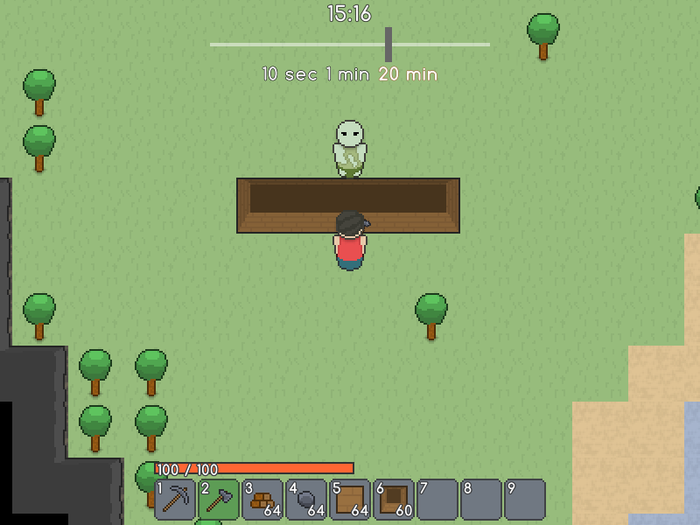Set the day length to 10 sec

point(288,74)
